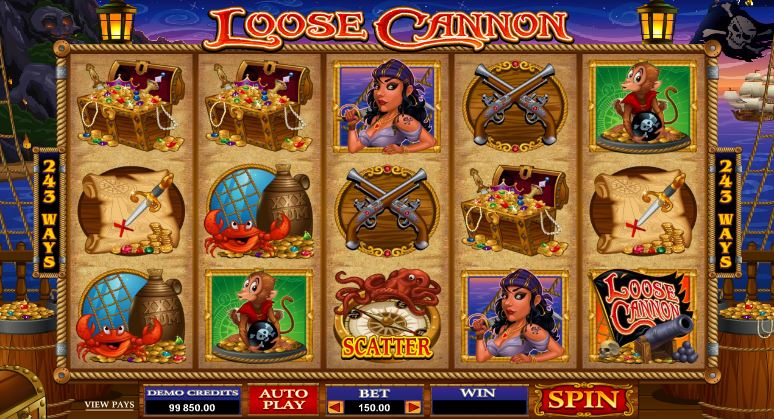Open the View Pays paytable
774x419 pixels.
pos(109,404)
